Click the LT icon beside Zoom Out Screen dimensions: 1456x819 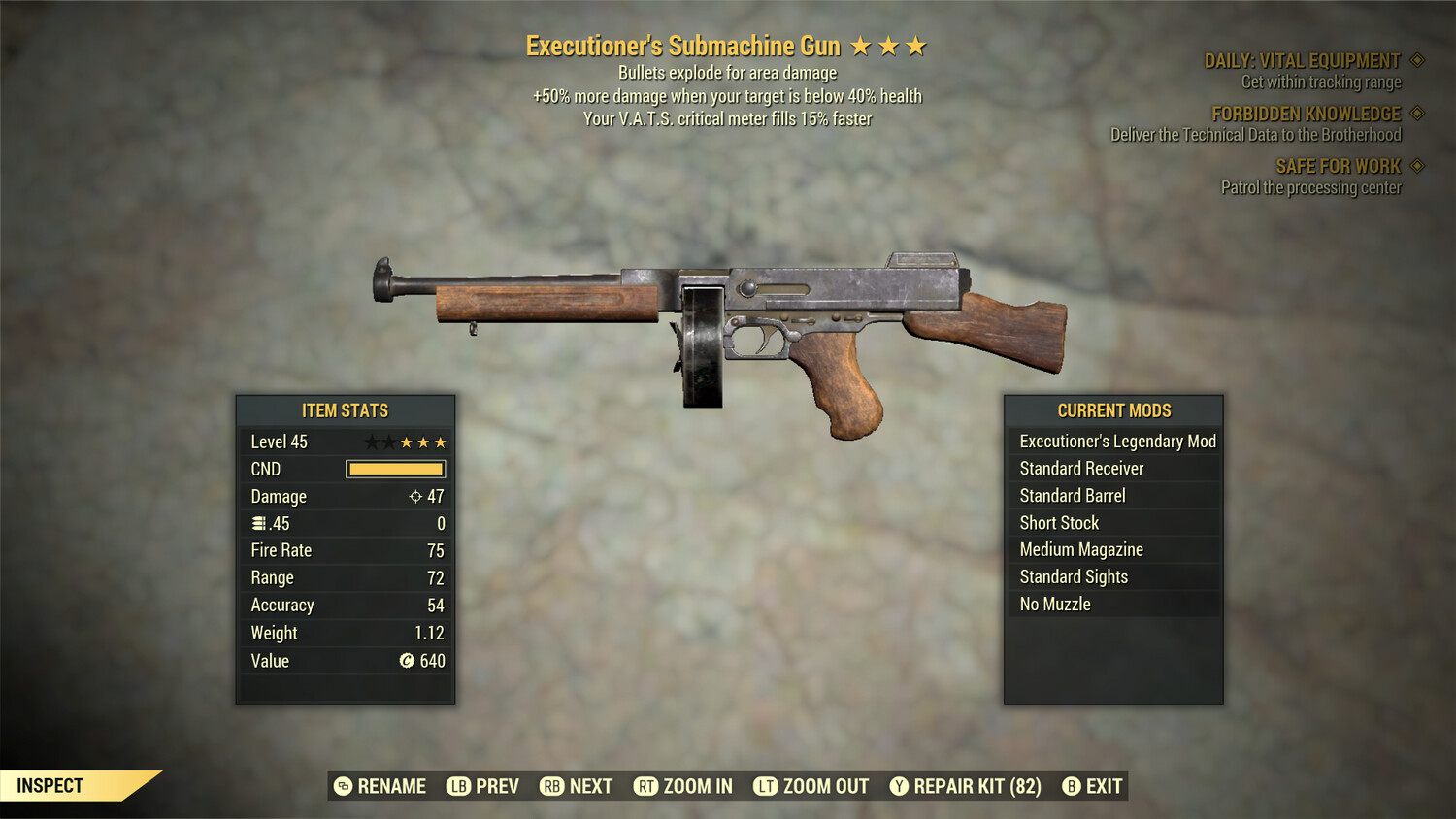764,786
